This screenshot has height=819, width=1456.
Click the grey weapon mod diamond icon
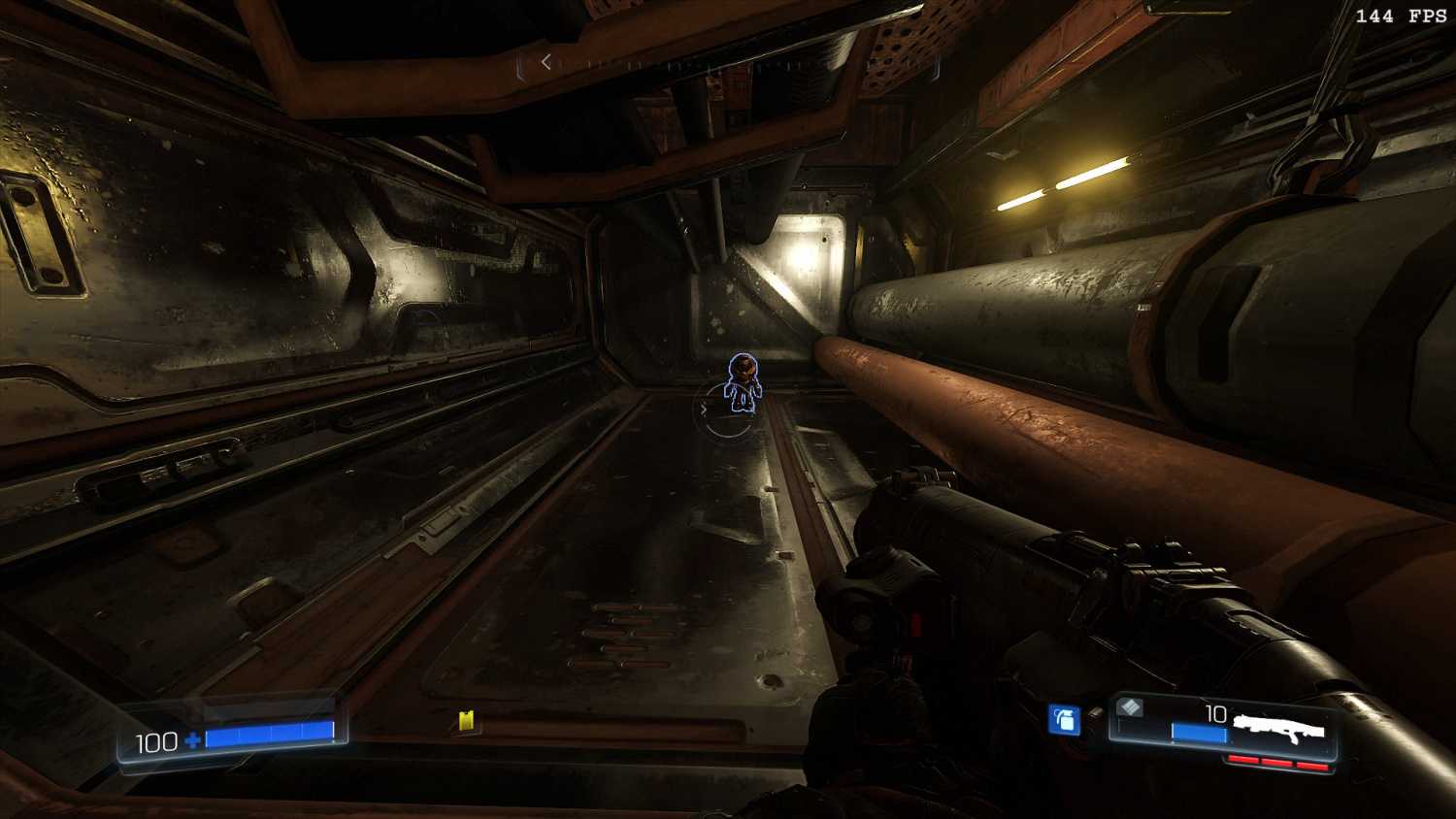pyautogui.click(x=1129, y=707)
